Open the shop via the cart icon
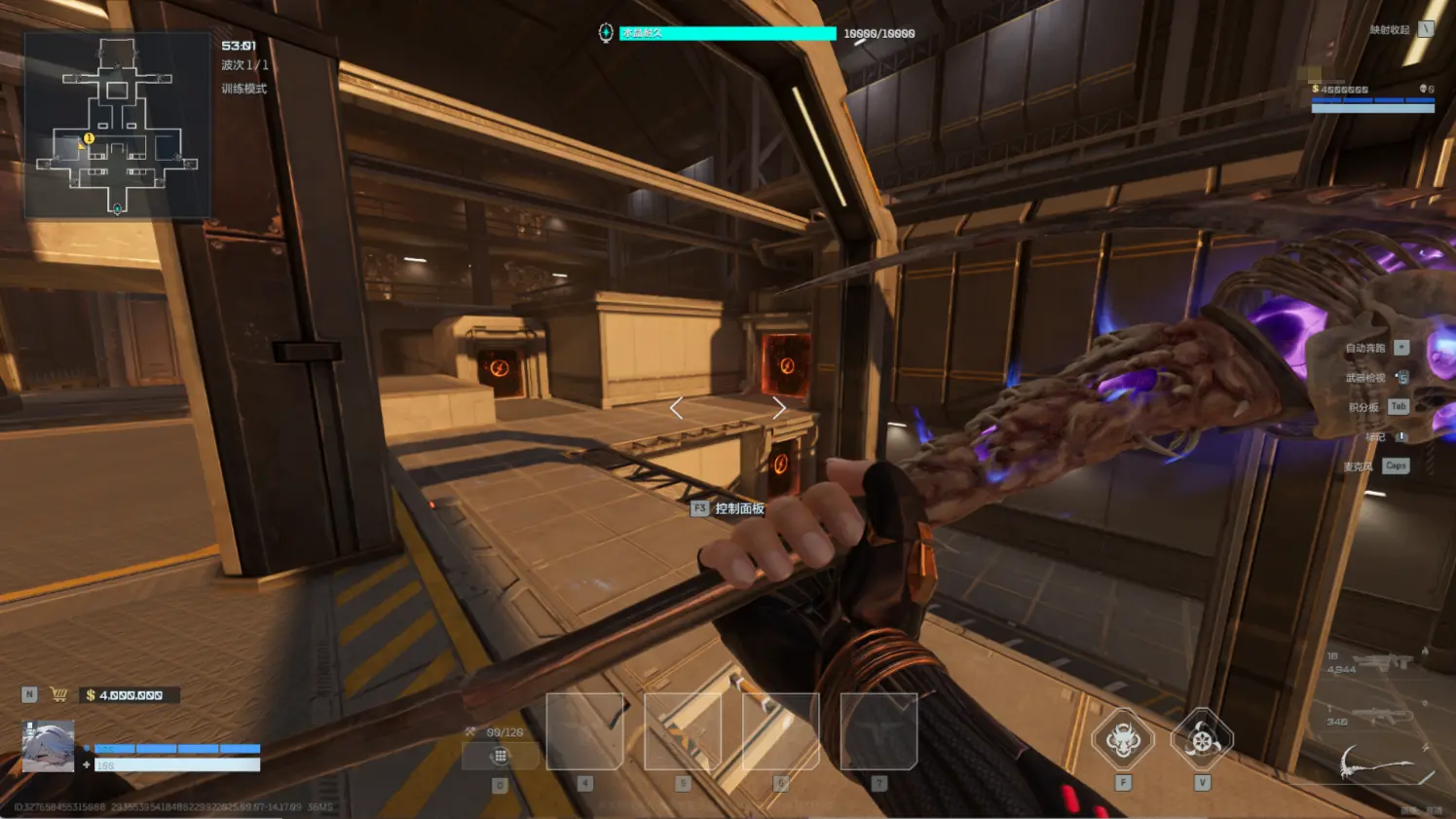Screen dimensions: 1456x819 tap(59, 694)
